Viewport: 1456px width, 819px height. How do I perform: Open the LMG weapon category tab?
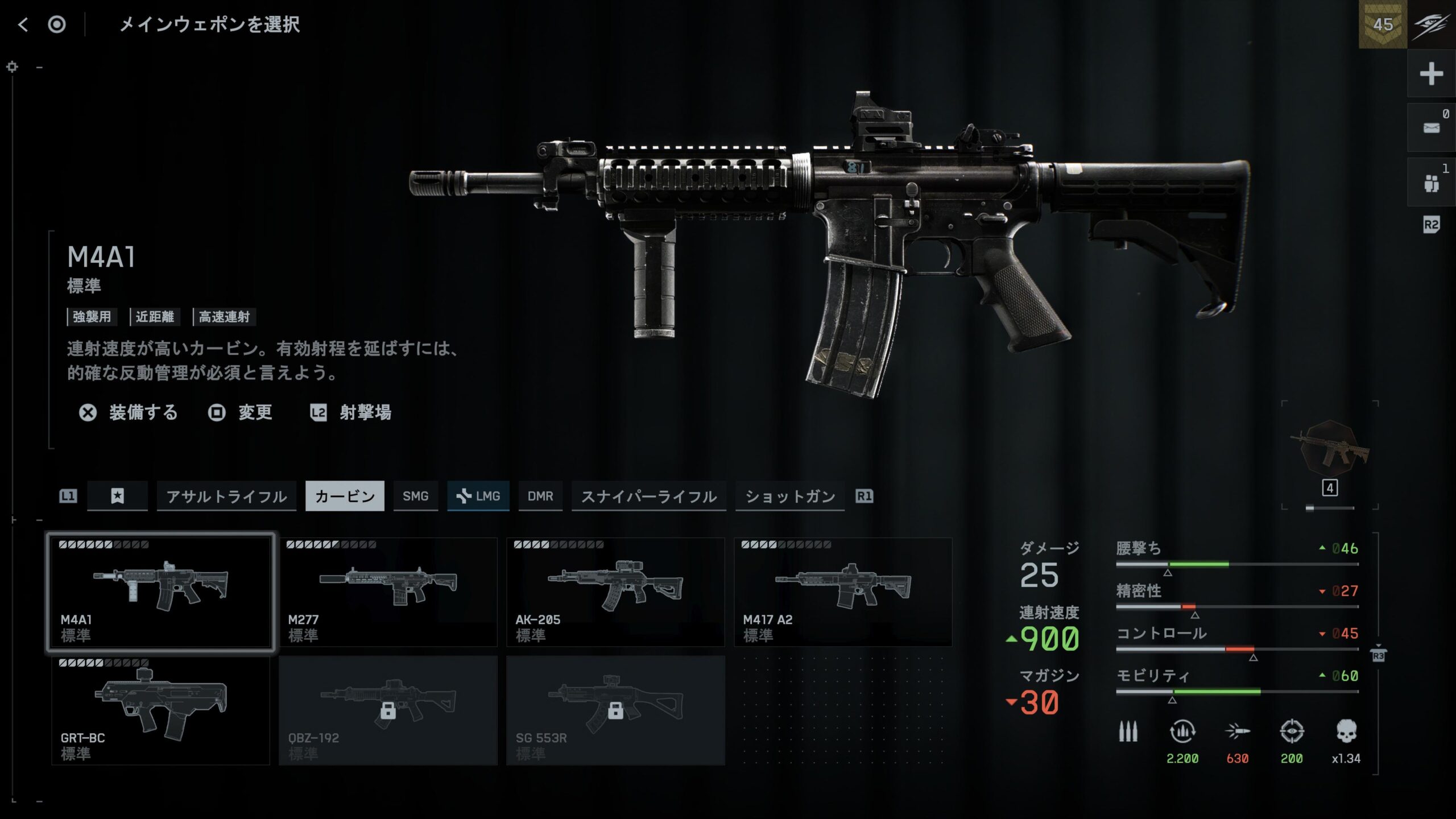(x=478, y=497)
